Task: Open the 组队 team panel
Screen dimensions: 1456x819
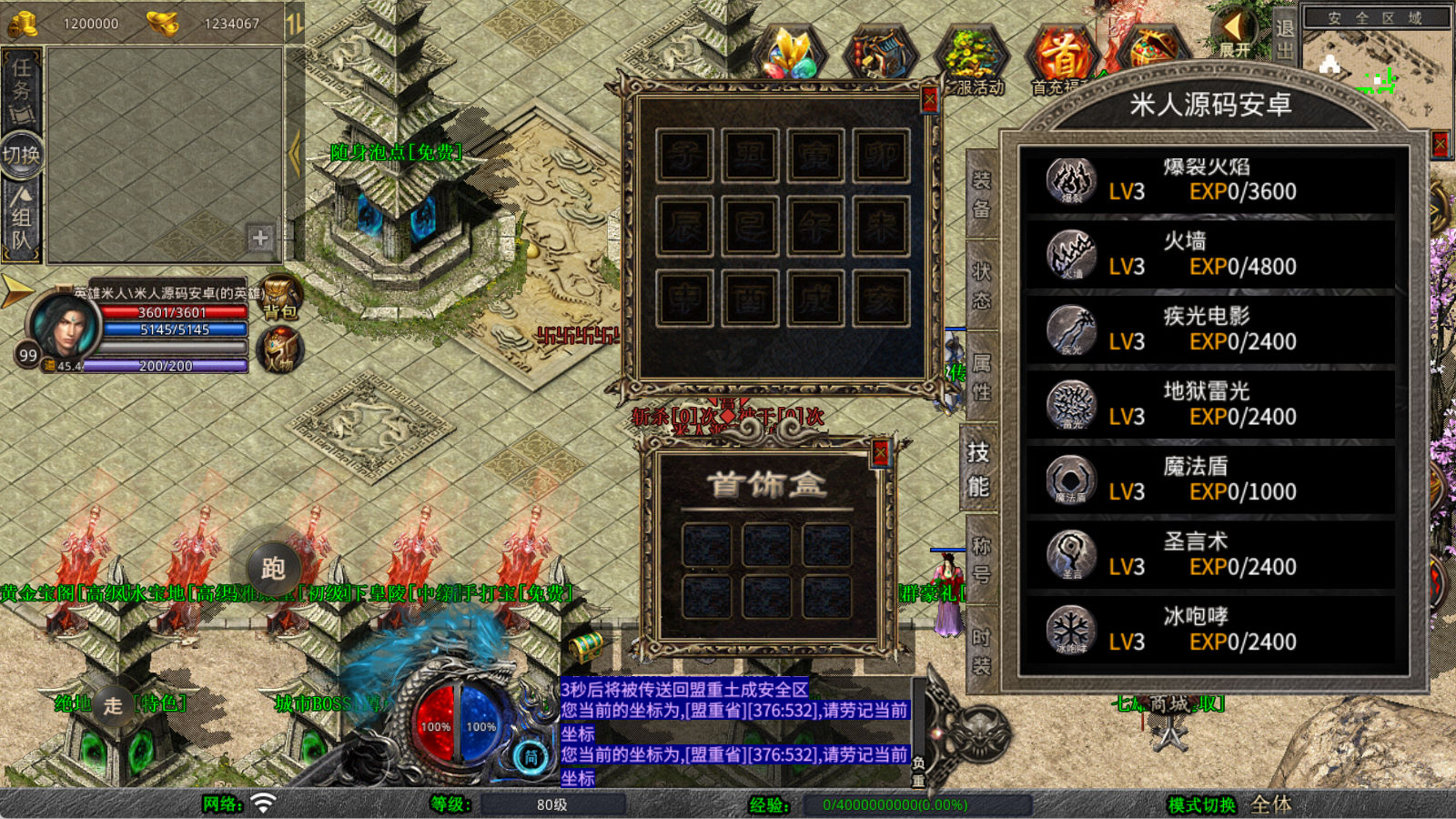Action: click(21, 218)
